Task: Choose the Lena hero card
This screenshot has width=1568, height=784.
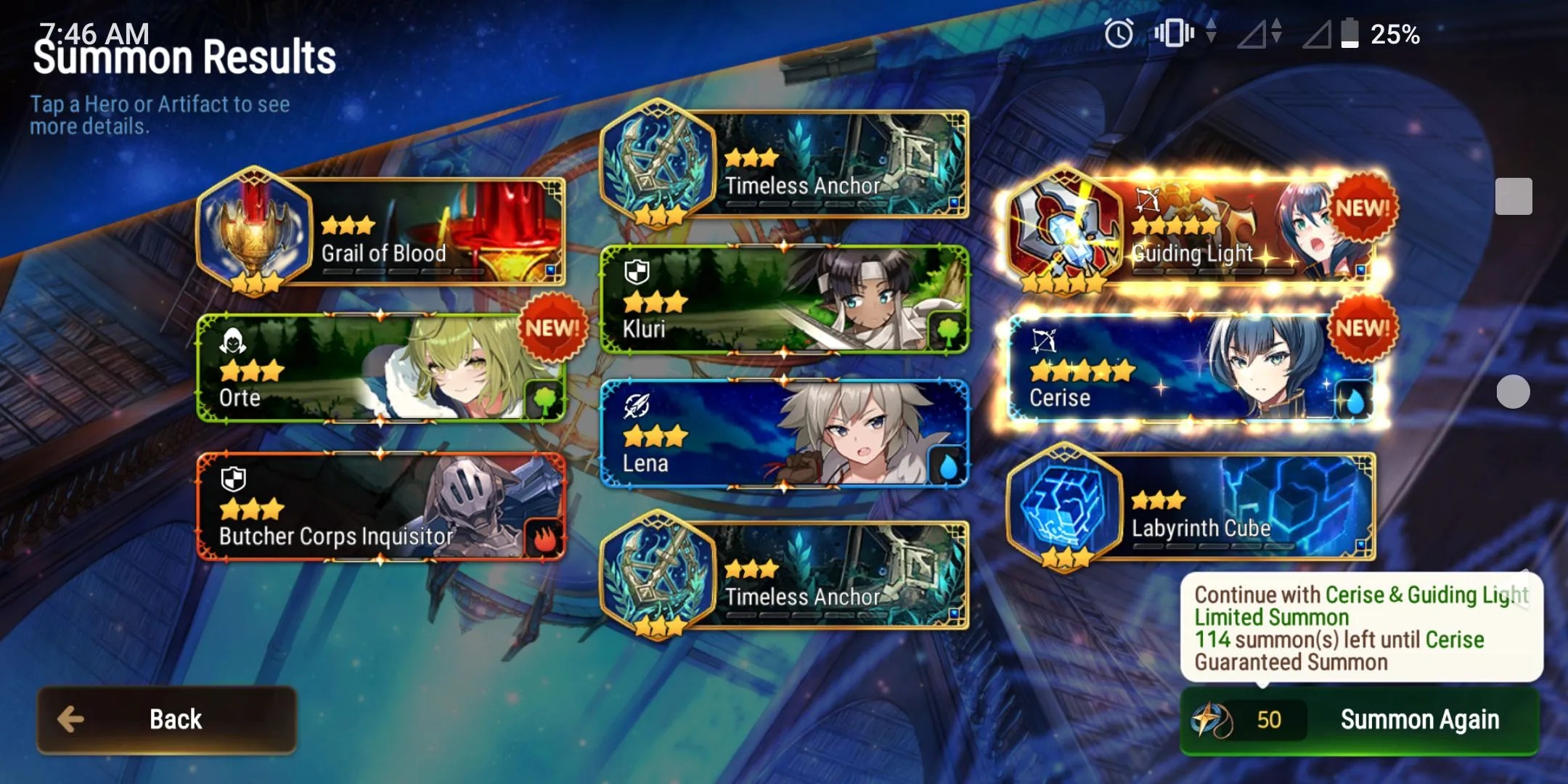Action: [x=784, y=434]
